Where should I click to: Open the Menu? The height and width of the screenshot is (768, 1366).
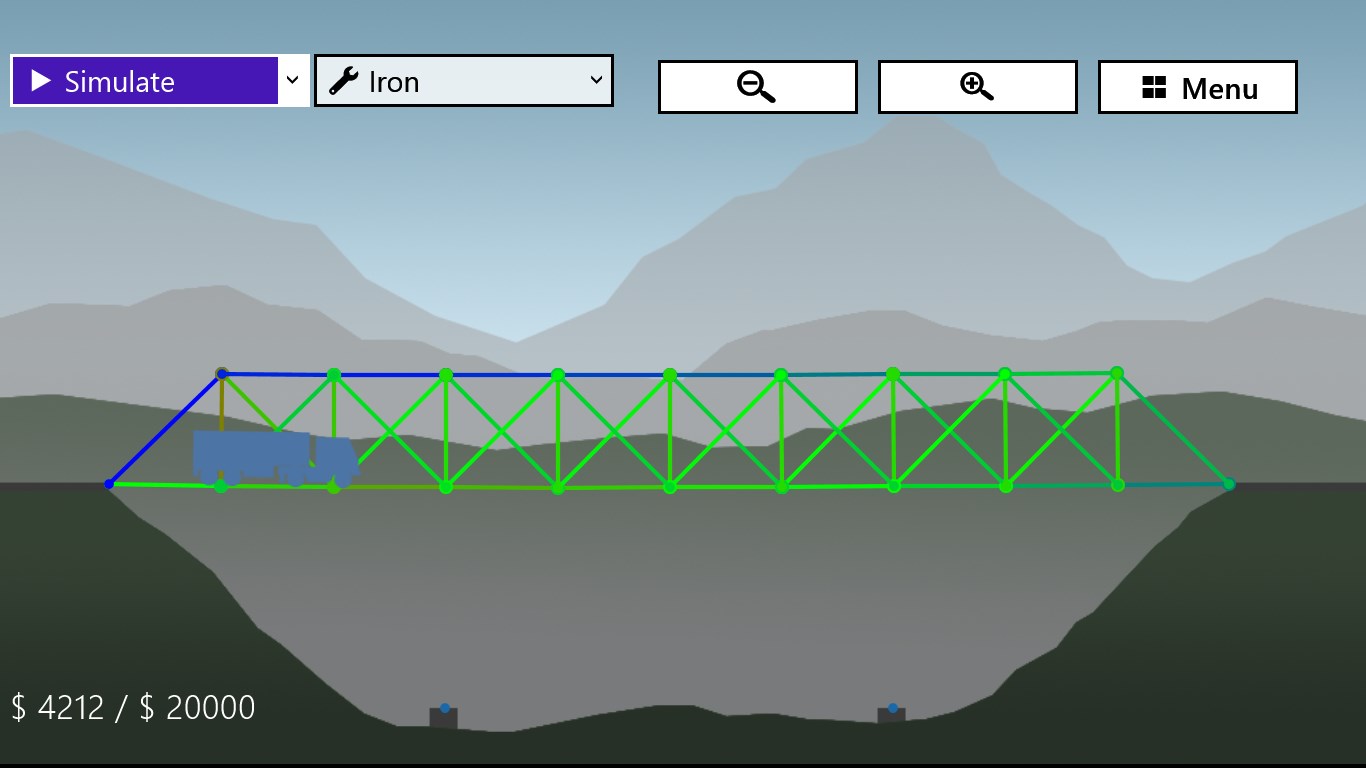pyautogui.click(x=1197, y=88)
